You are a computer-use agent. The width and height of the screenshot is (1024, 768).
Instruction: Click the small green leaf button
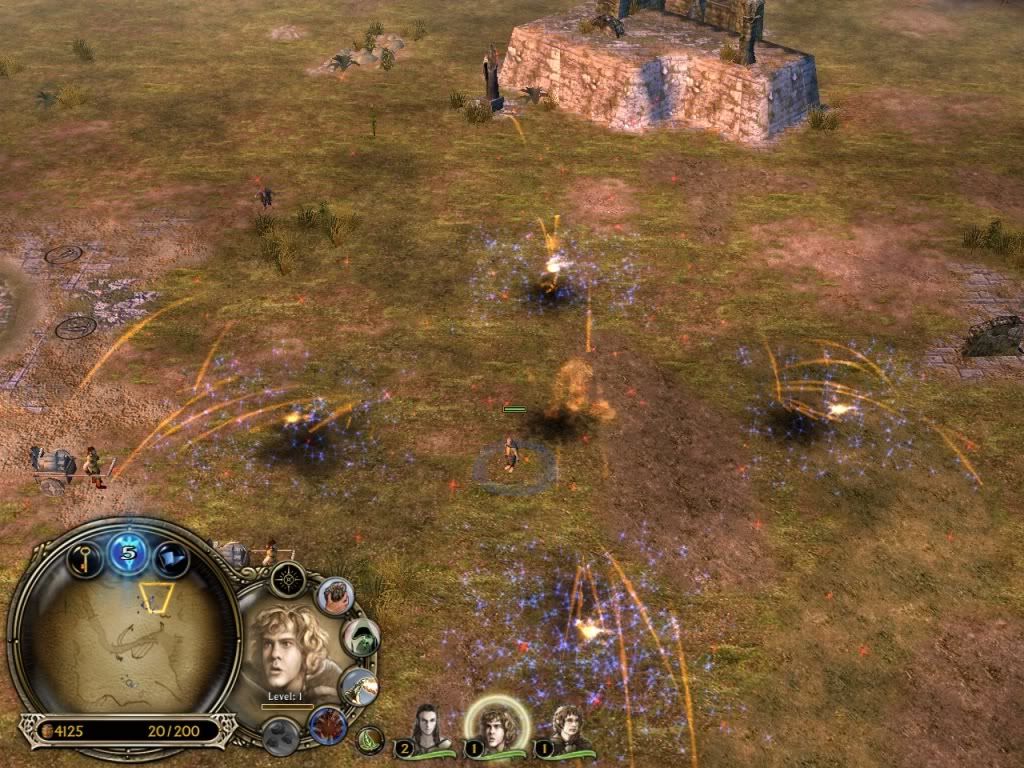(x=370, y=741)
